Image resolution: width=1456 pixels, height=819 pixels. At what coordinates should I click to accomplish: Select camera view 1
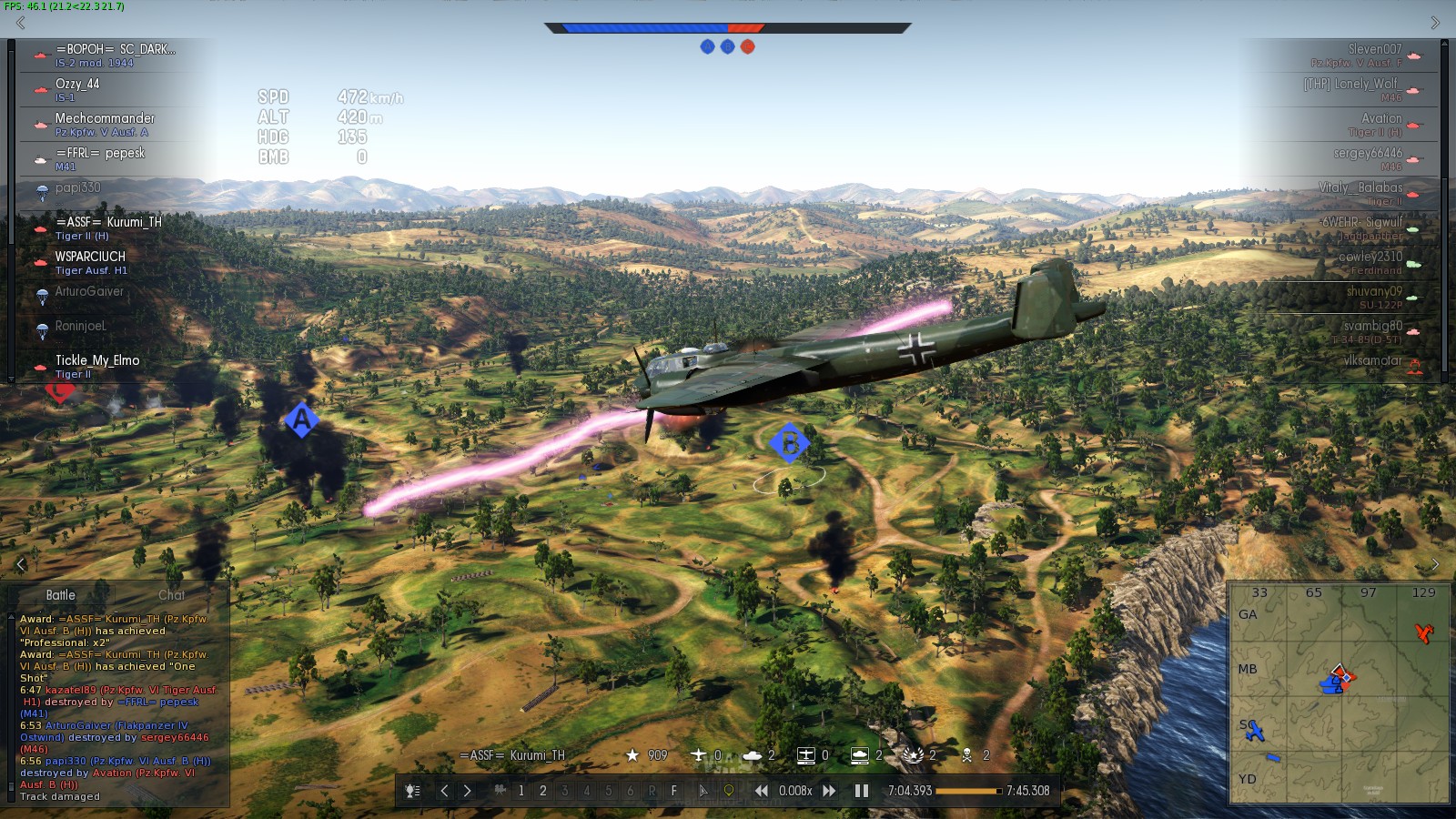coord(521,791)
